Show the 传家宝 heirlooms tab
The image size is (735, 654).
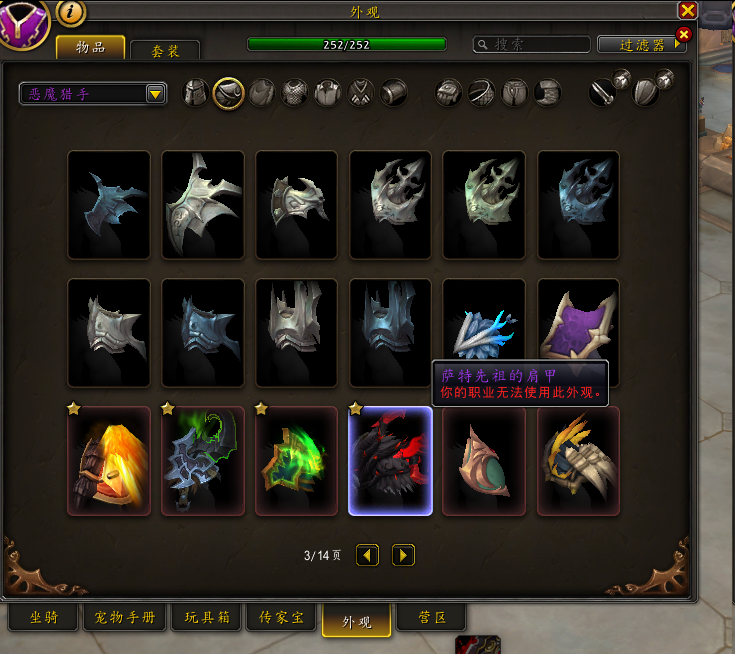pyautogui.click(x=281, y=618)
